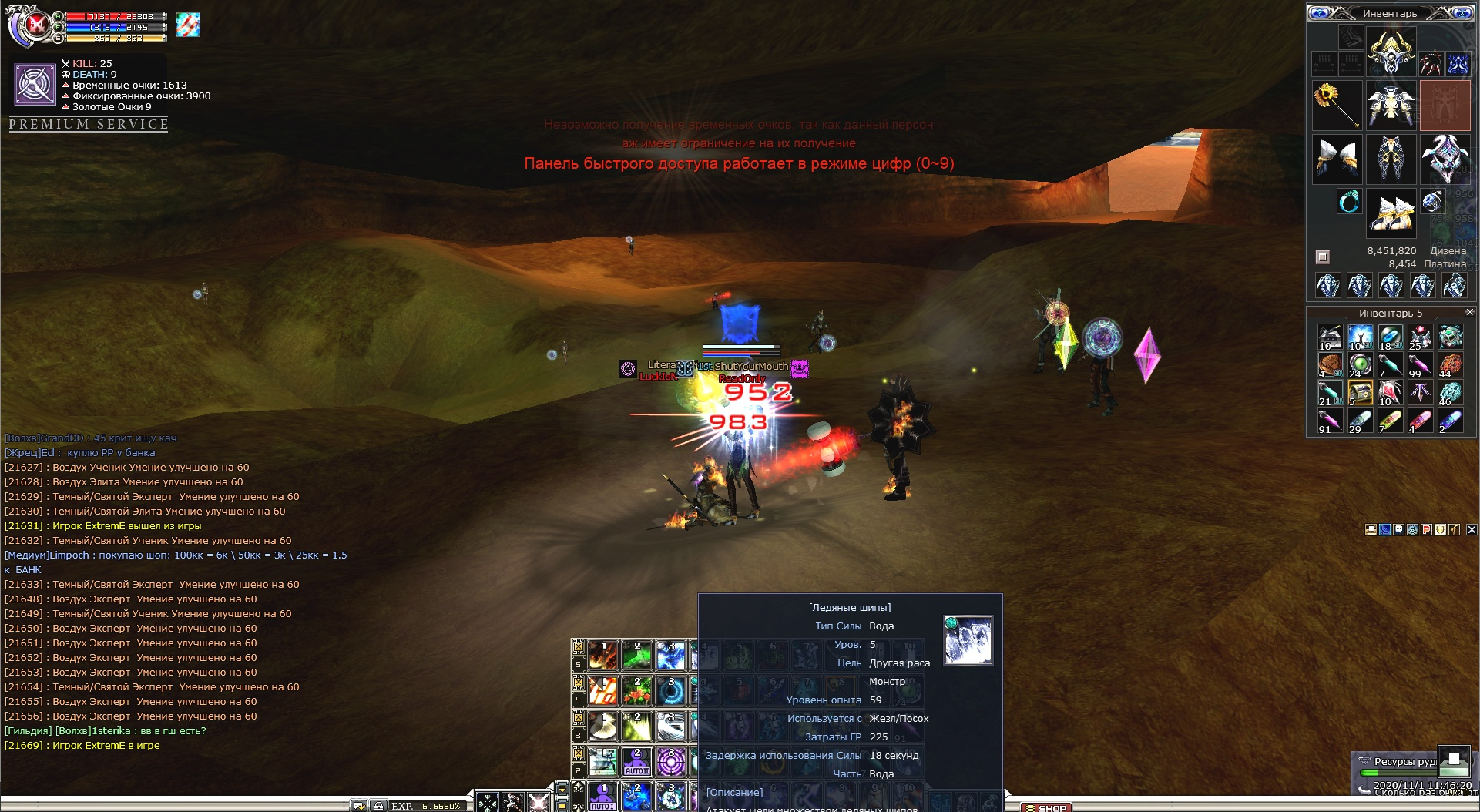Open help for the Инвентарь window
1480x812 pixels.
(x=1320, y=13)
